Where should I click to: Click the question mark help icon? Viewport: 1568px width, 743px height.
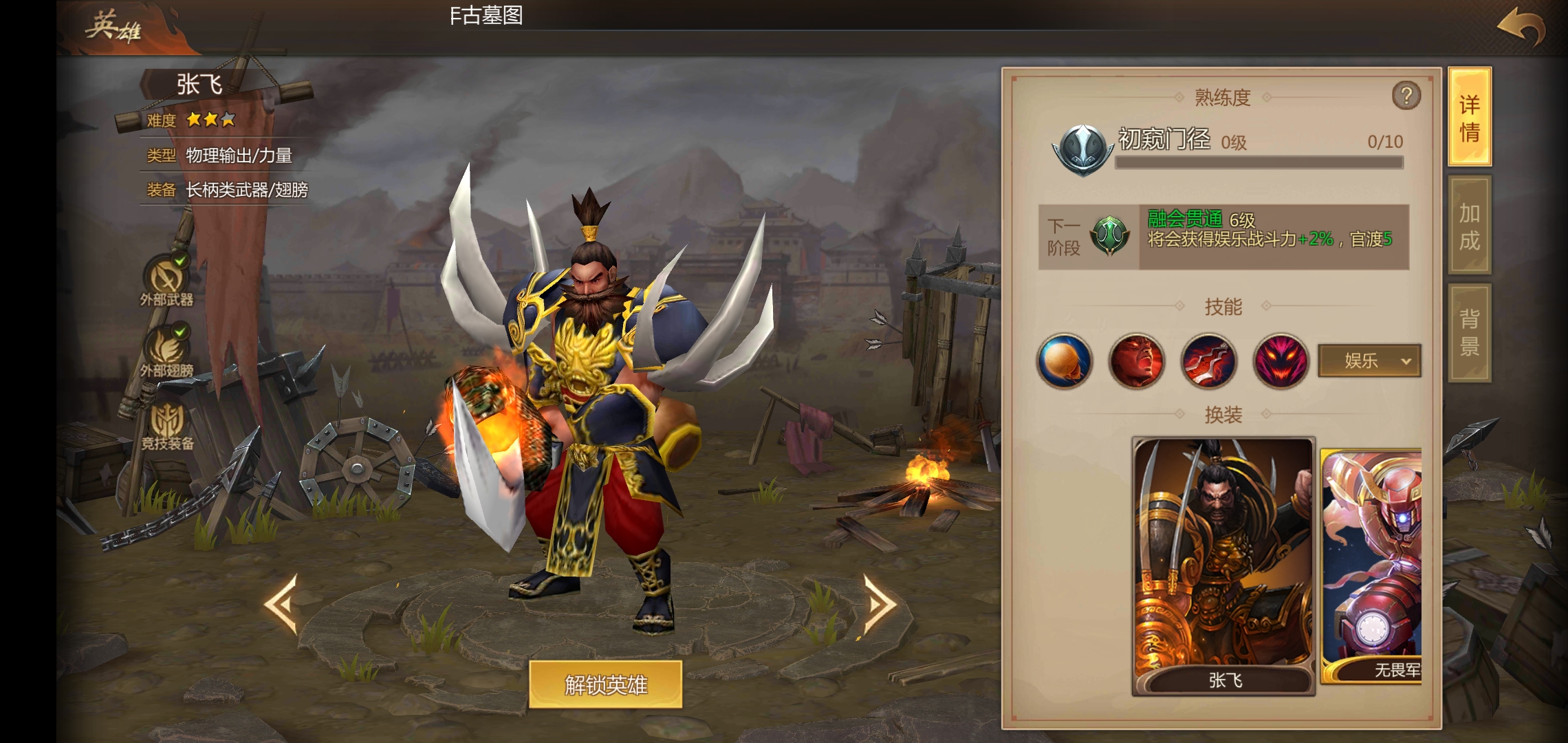(1406, 96)
